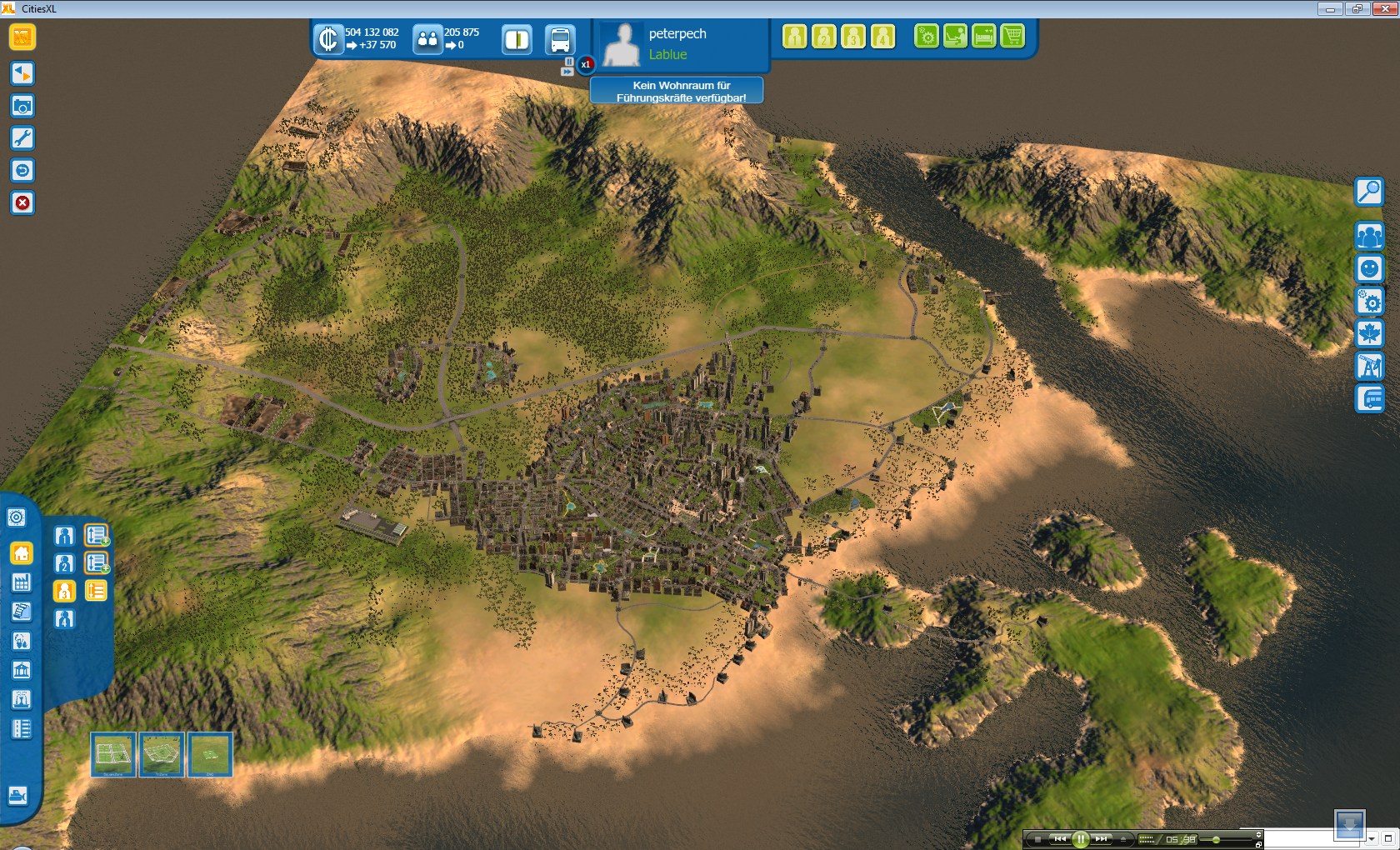Open peterpech's player profile avatar
The image size is (1400, 850).
[622, 44]
